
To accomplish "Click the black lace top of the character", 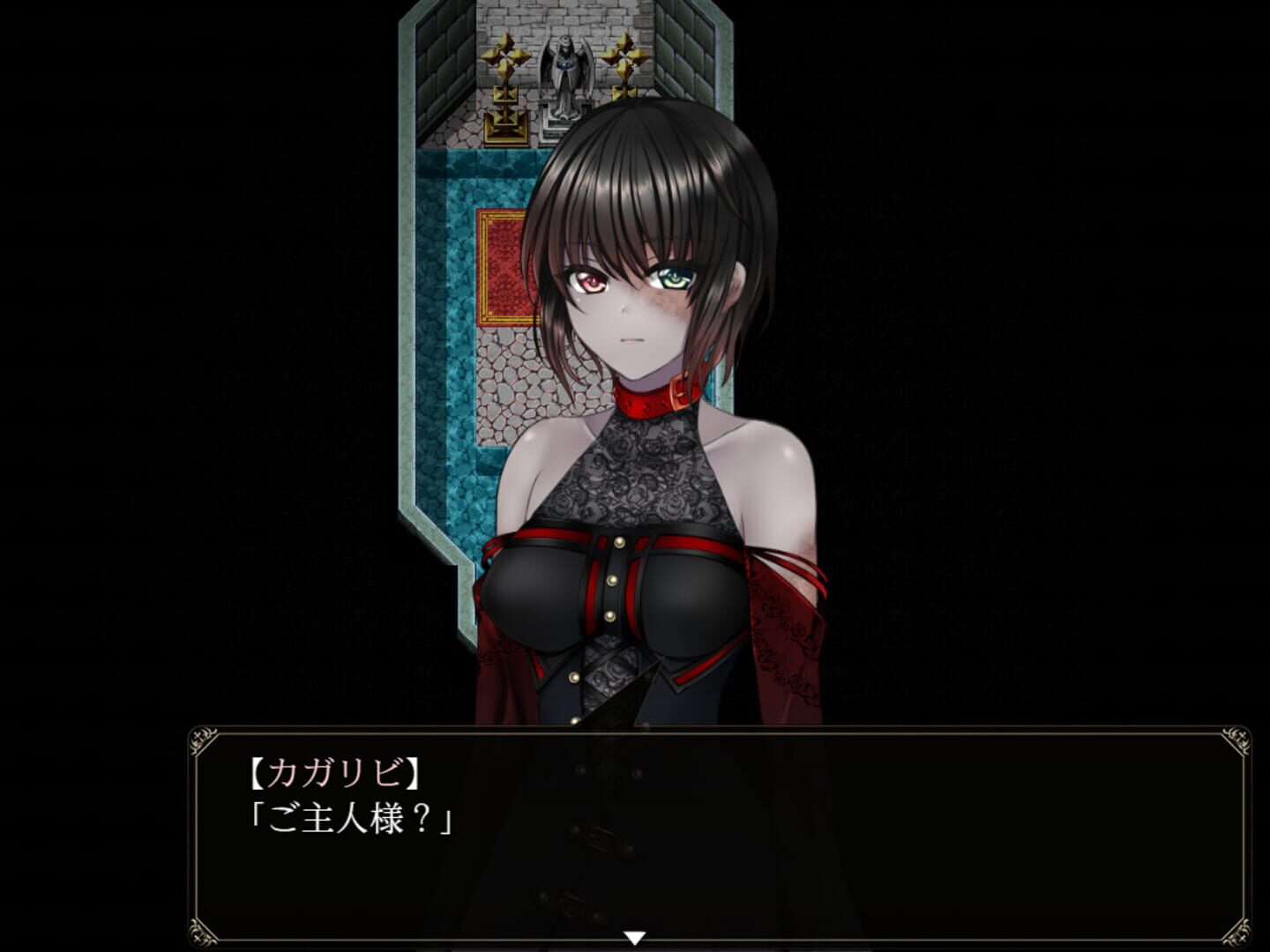I will click(635, 476).
